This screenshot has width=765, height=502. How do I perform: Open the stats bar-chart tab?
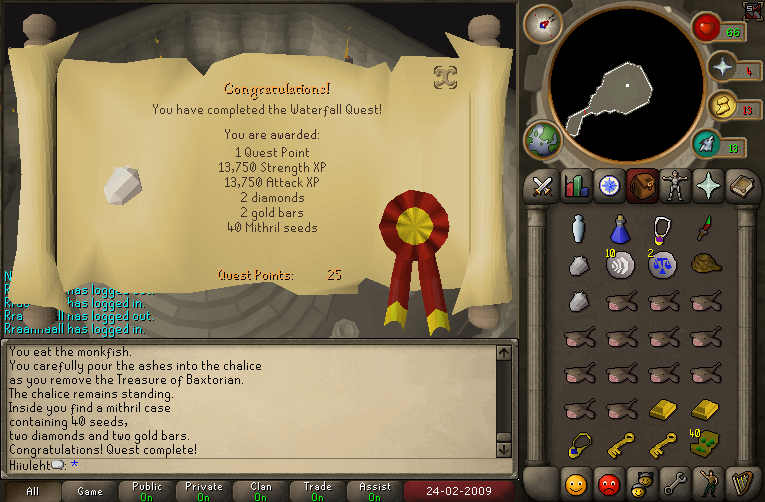575,185
